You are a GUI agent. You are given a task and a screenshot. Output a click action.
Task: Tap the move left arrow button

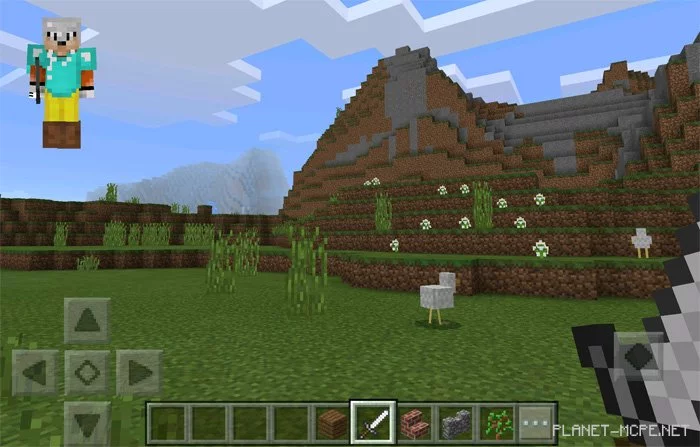(x=35, y=372)
